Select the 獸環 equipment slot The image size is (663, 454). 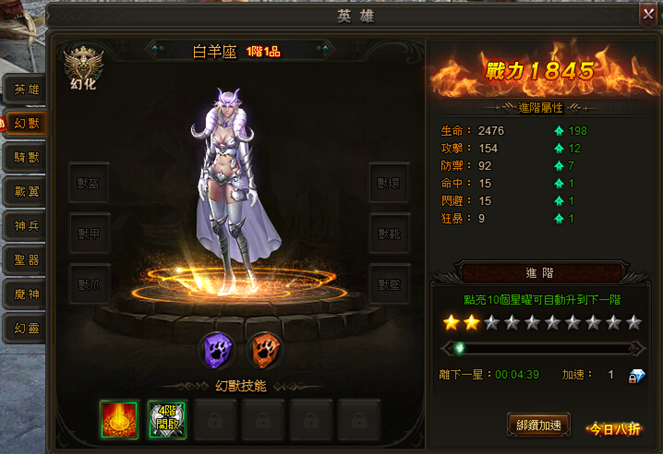[x=389, y=183]
